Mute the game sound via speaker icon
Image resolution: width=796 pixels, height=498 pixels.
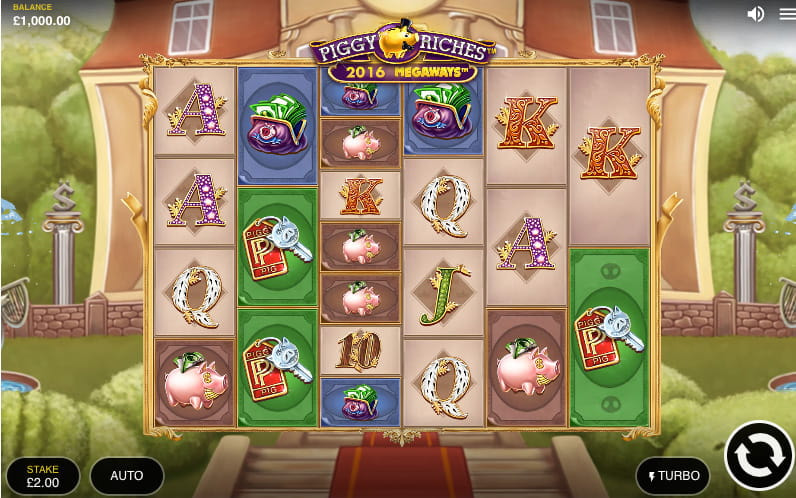tap(756, 14)
